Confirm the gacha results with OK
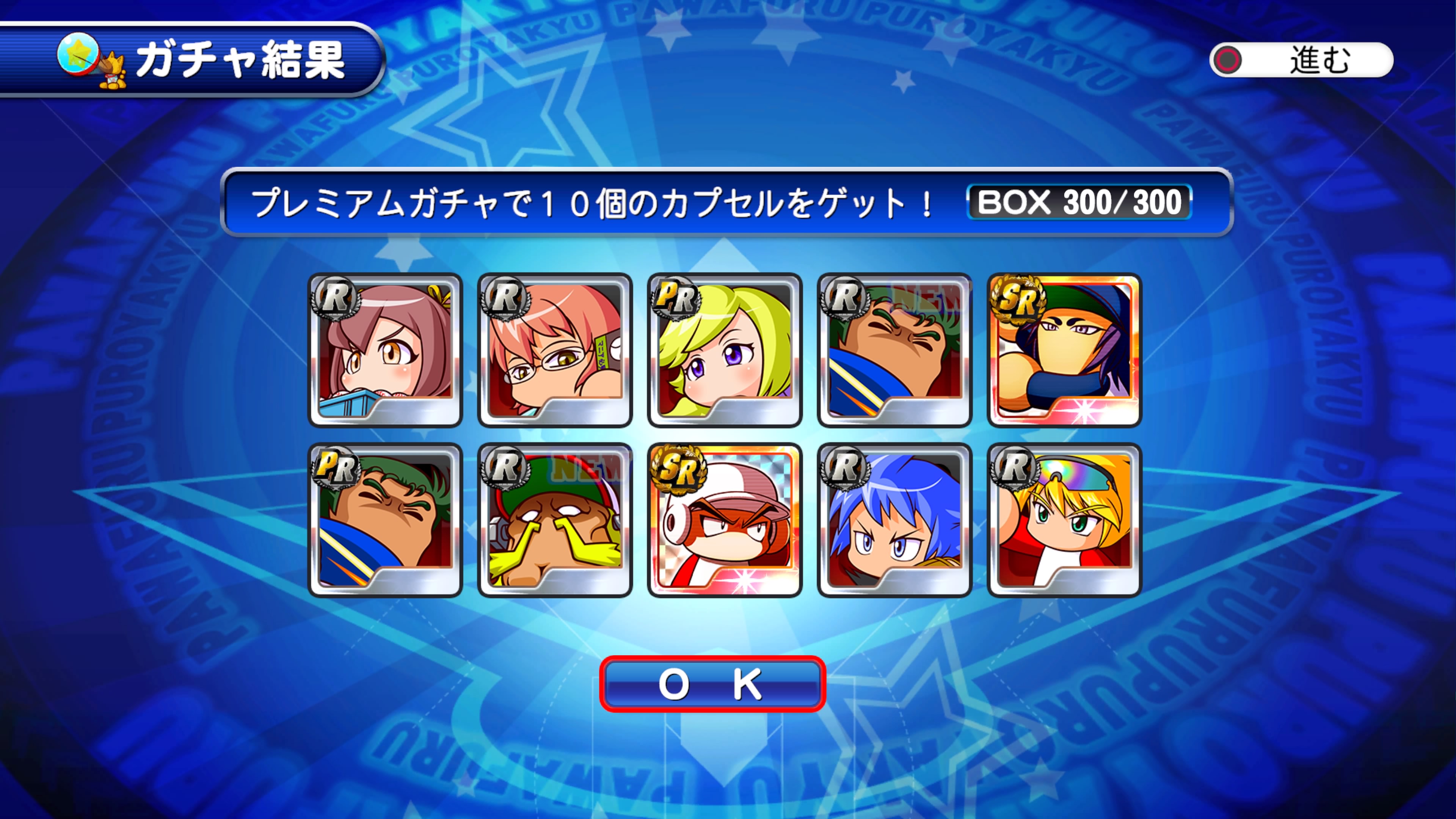Image resolution: width=1456 pixels, height=819 pixels. pyautogui.click(x=712, y=684)
